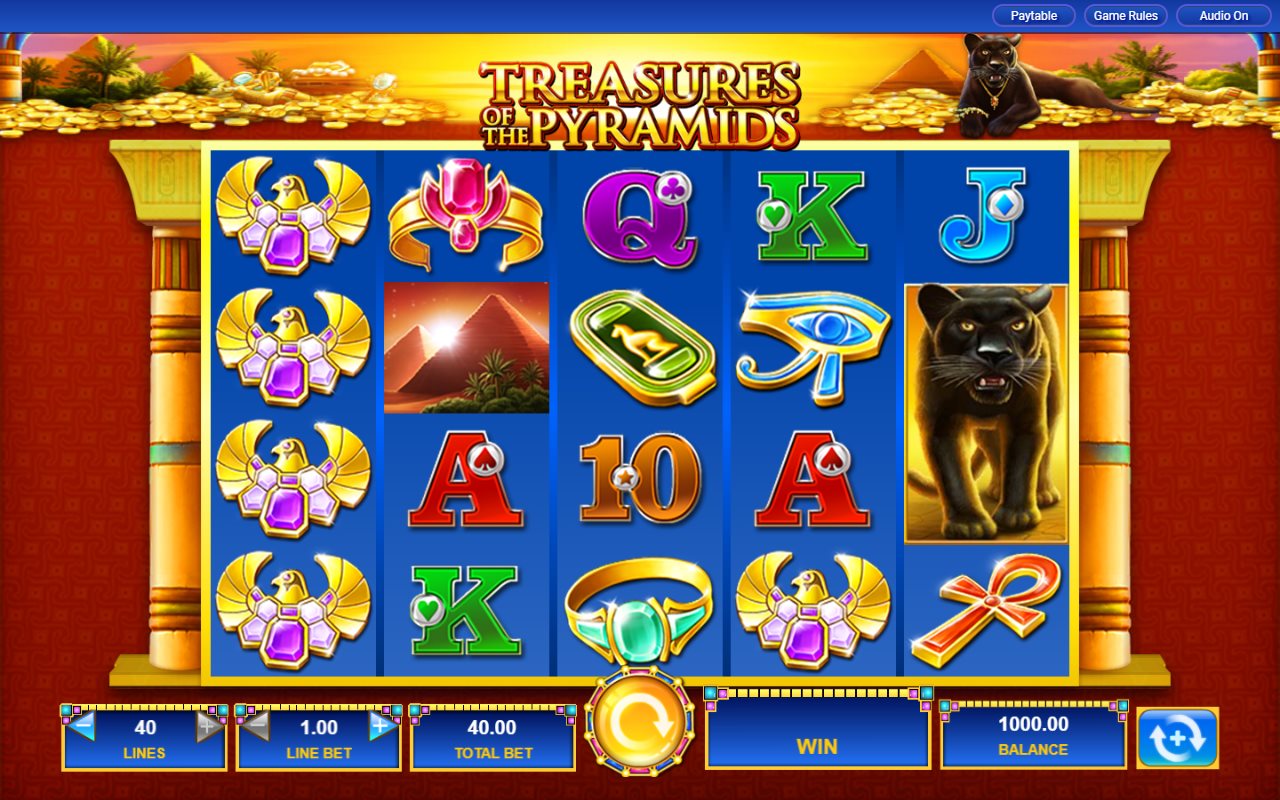Activate the blue auto spin button
1280x800 pixels.
click(x=1177, y=738)
